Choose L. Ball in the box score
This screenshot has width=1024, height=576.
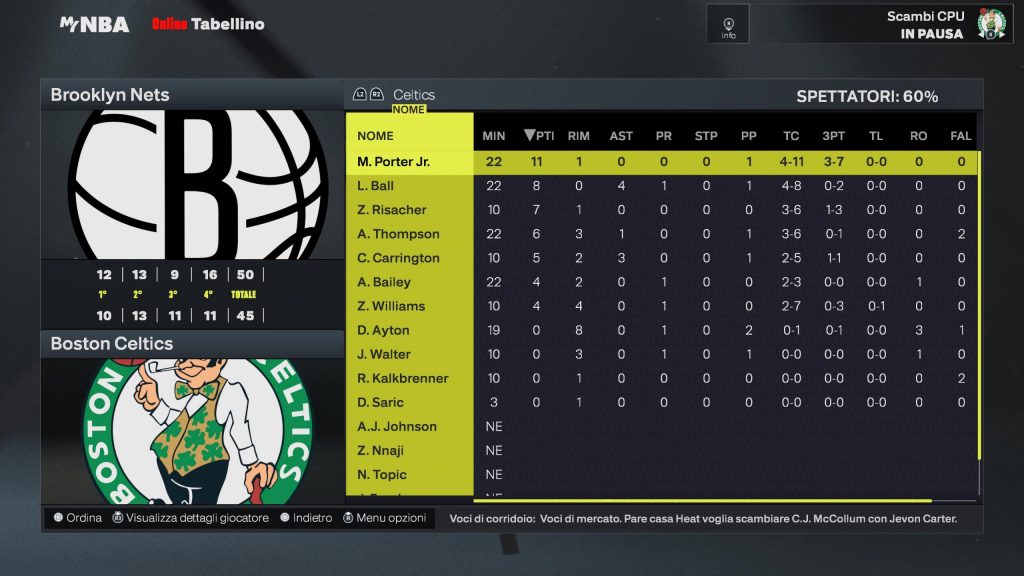pyautogui.click(x=376, y=186)
